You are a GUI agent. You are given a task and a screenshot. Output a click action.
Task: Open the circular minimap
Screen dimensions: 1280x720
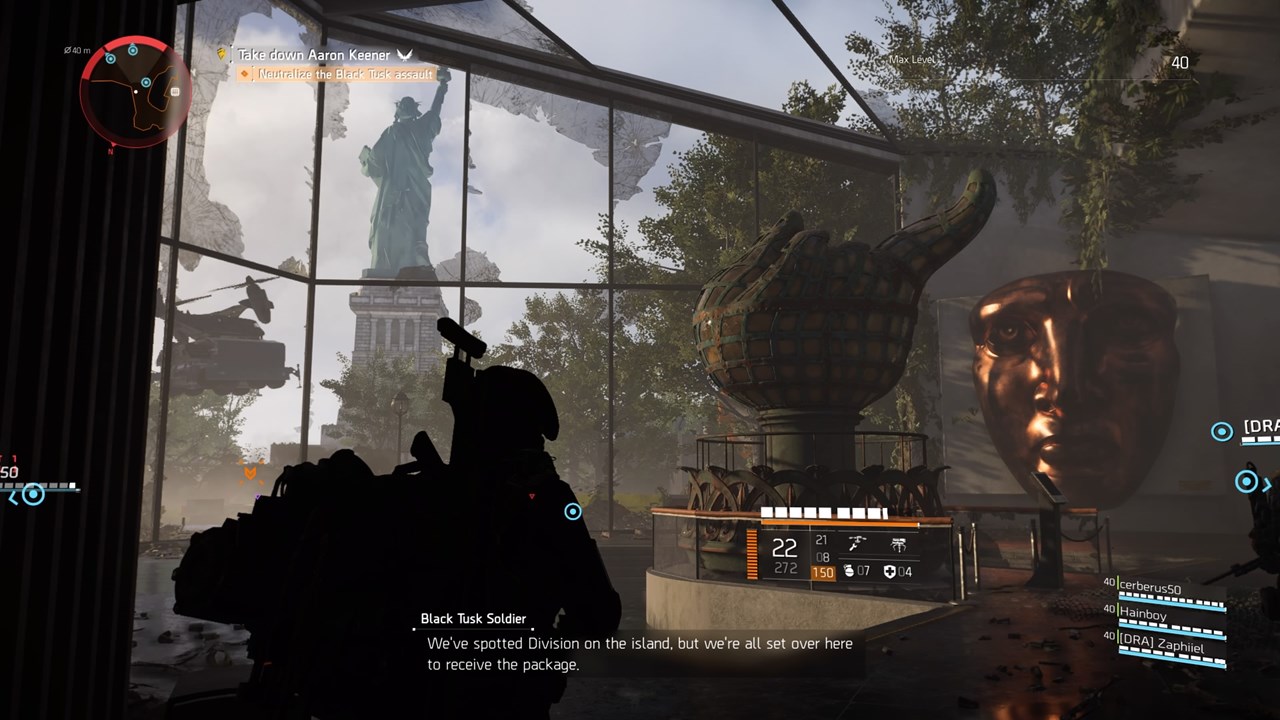(x=135, y=92)
